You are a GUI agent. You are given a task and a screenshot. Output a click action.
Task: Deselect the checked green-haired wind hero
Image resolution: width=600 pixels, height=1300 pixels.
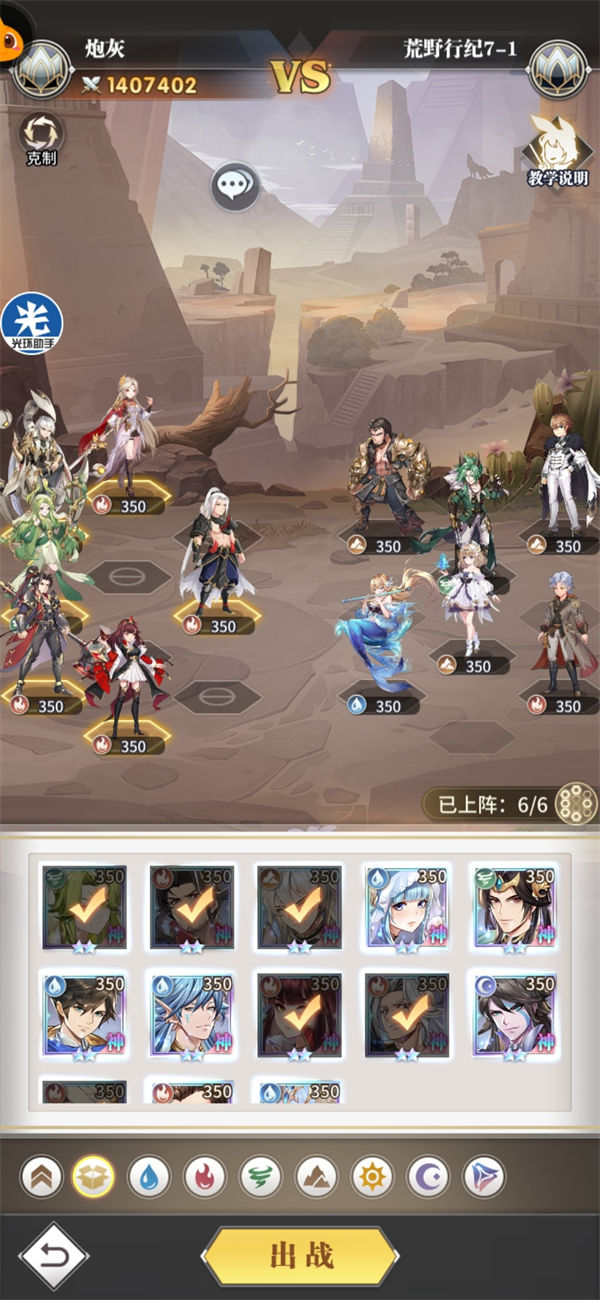(x=84, y=908)
